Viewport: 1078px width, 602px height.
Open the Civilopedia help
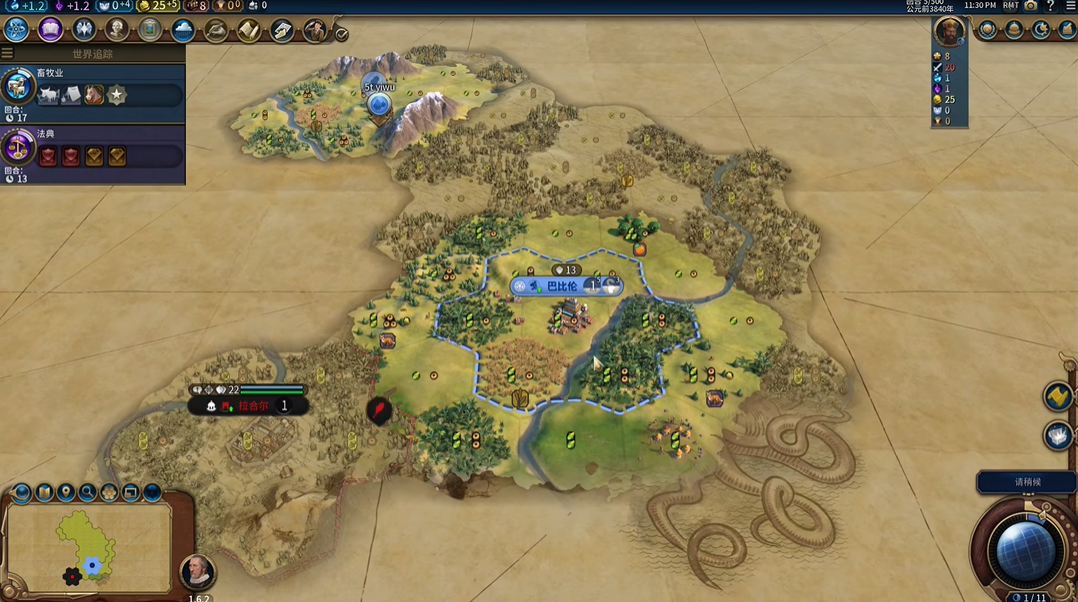(1050, 6)
